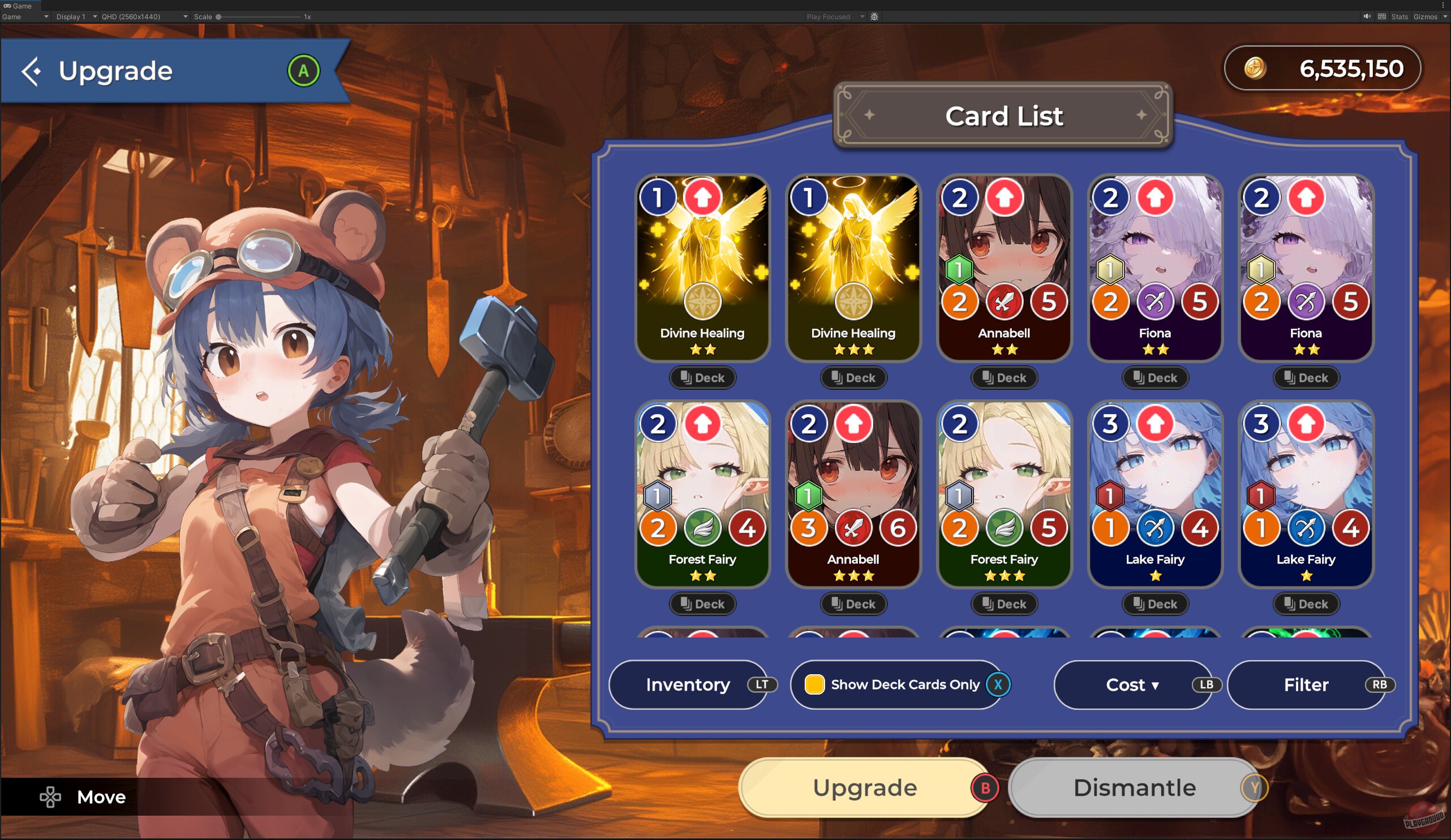Click the red upgrade arrow on 2-star Divine Healing
The height and width of the screenshot is (840, 1451).
tap(703, 197)
